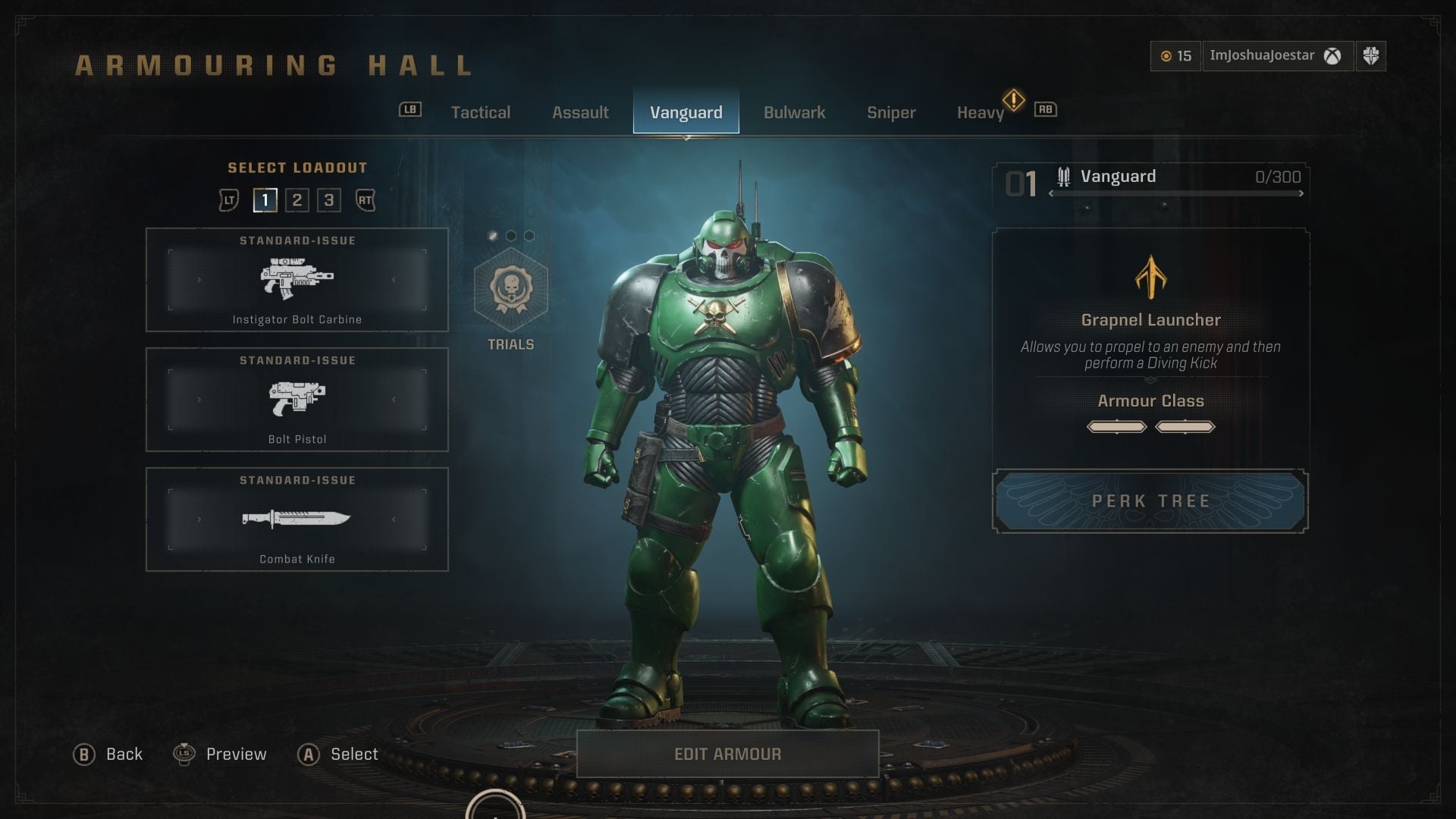
Task: Open the Perk Tree
Action: [1150, 500]
